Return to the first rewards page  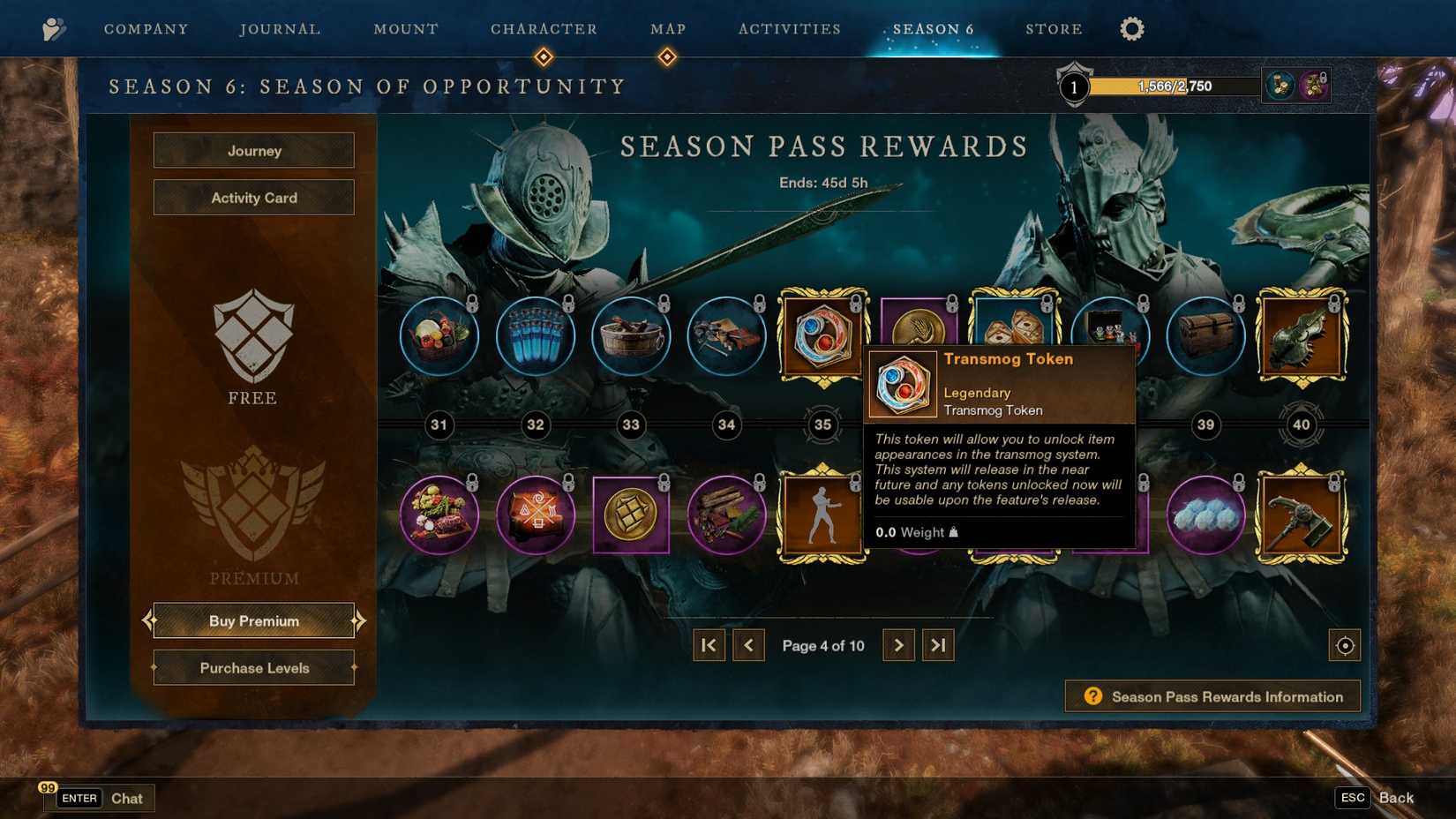(x=709, y=645)
